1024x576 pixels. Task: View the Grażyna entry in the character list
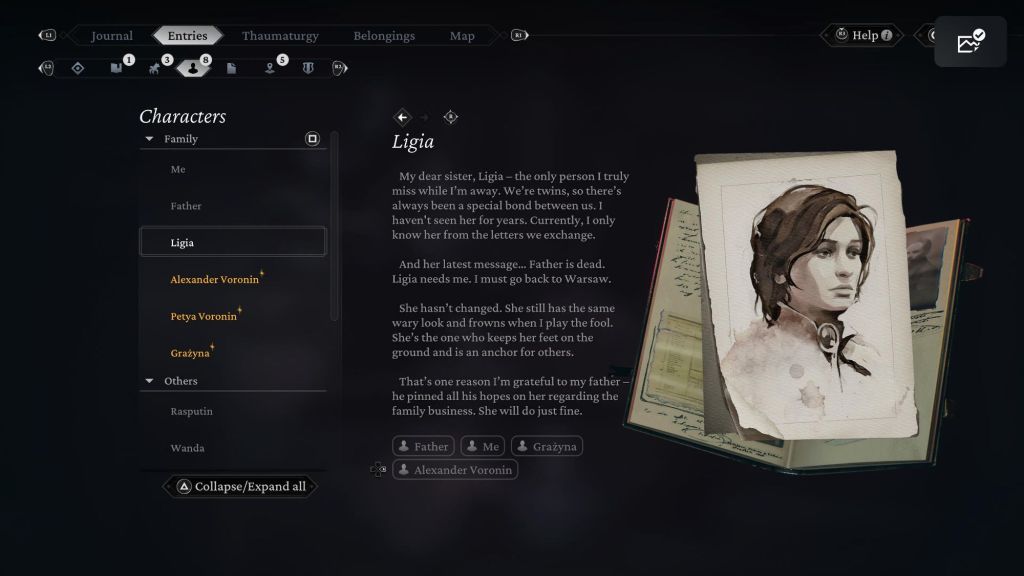190,353
